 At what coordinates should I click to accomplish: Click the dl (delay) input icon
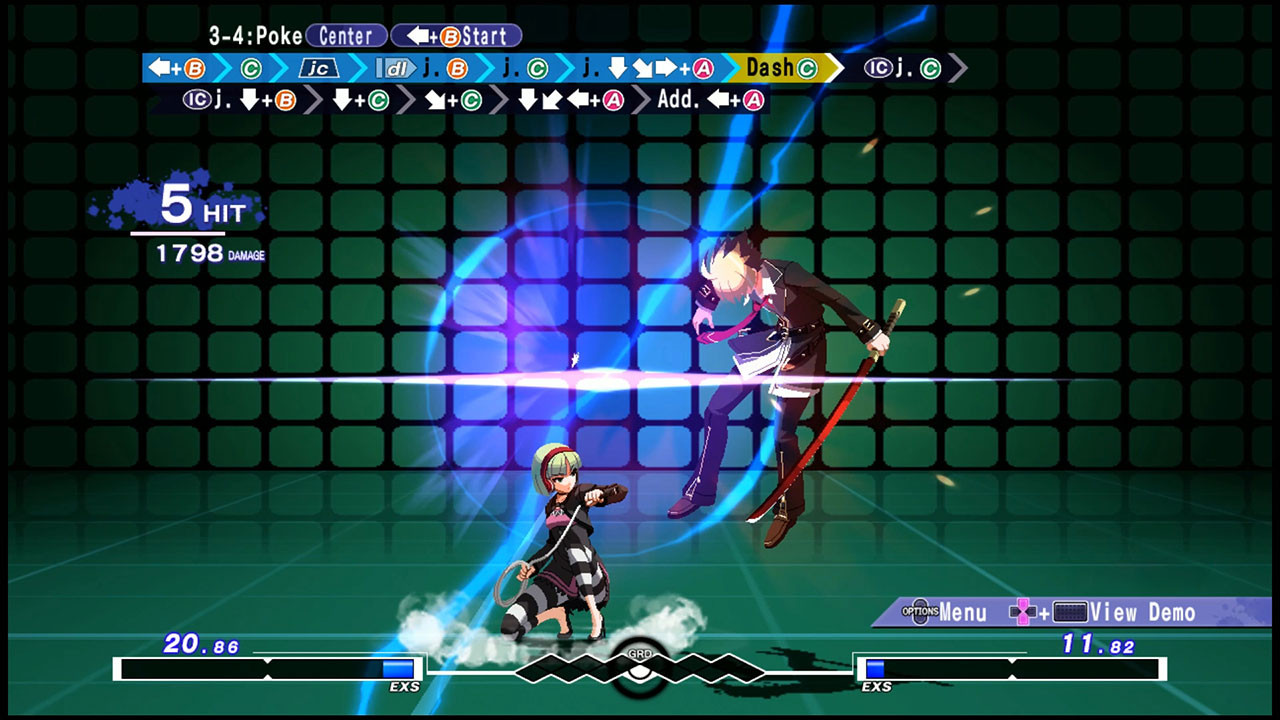(393, 70)
